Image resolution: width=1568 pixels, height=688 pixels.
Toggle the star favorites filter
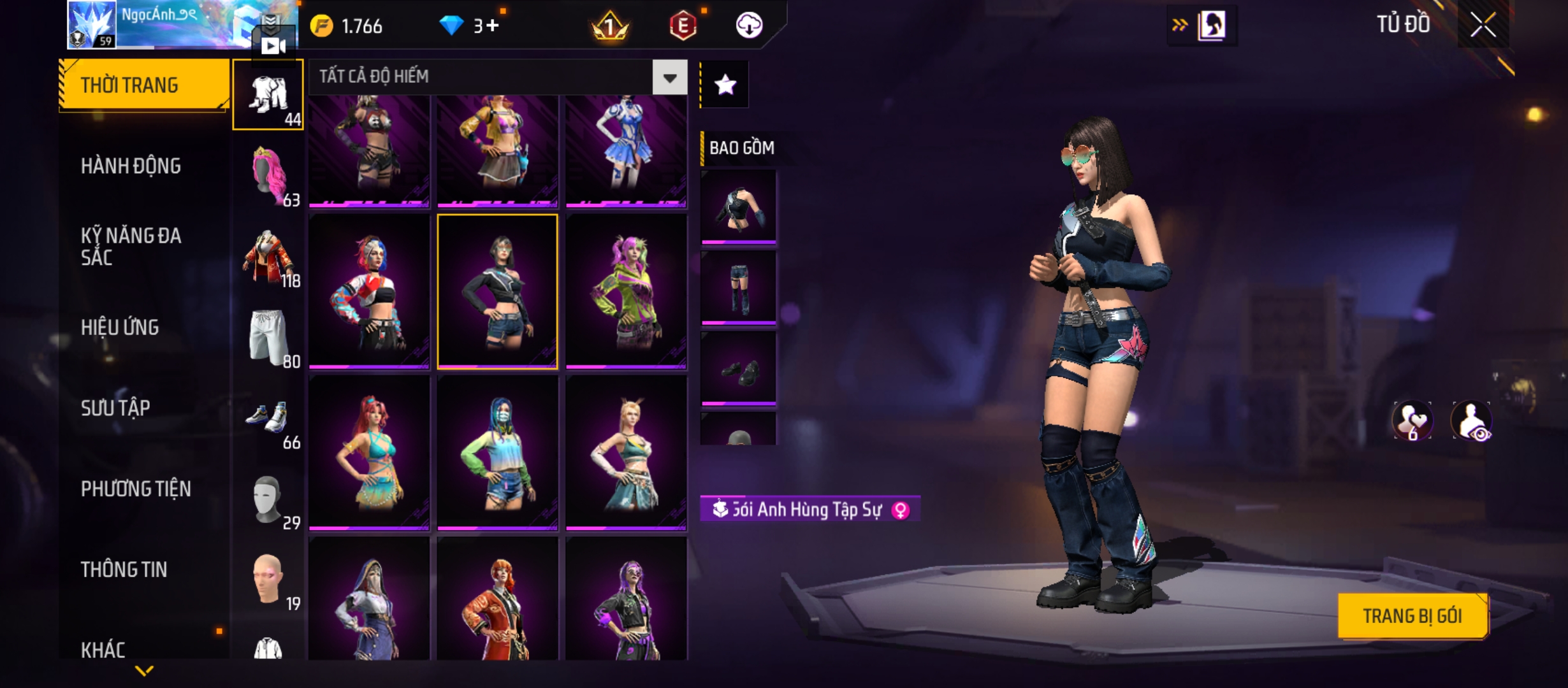(725, 85)
